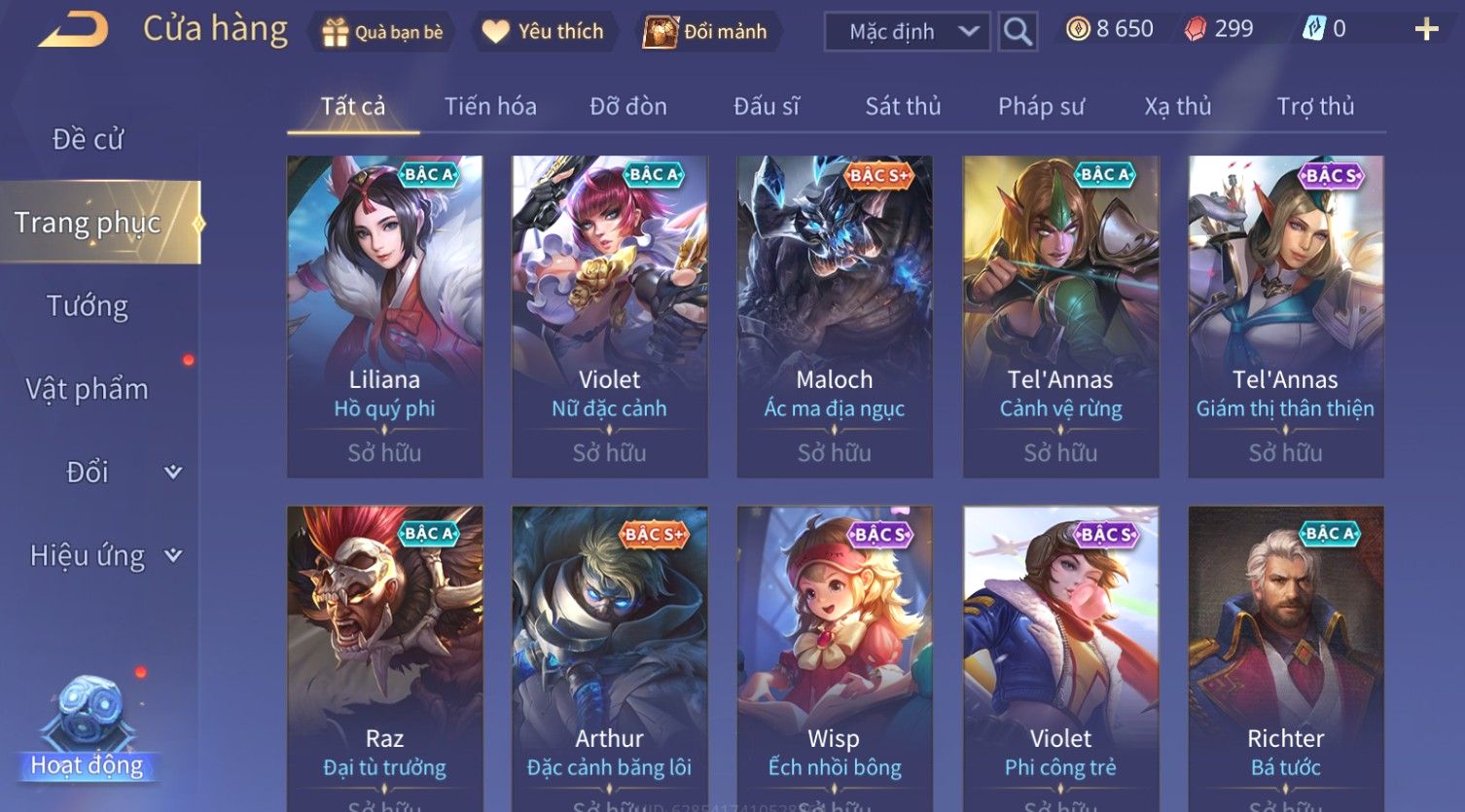Go back using the gold arrow button

tap(73, 30)
